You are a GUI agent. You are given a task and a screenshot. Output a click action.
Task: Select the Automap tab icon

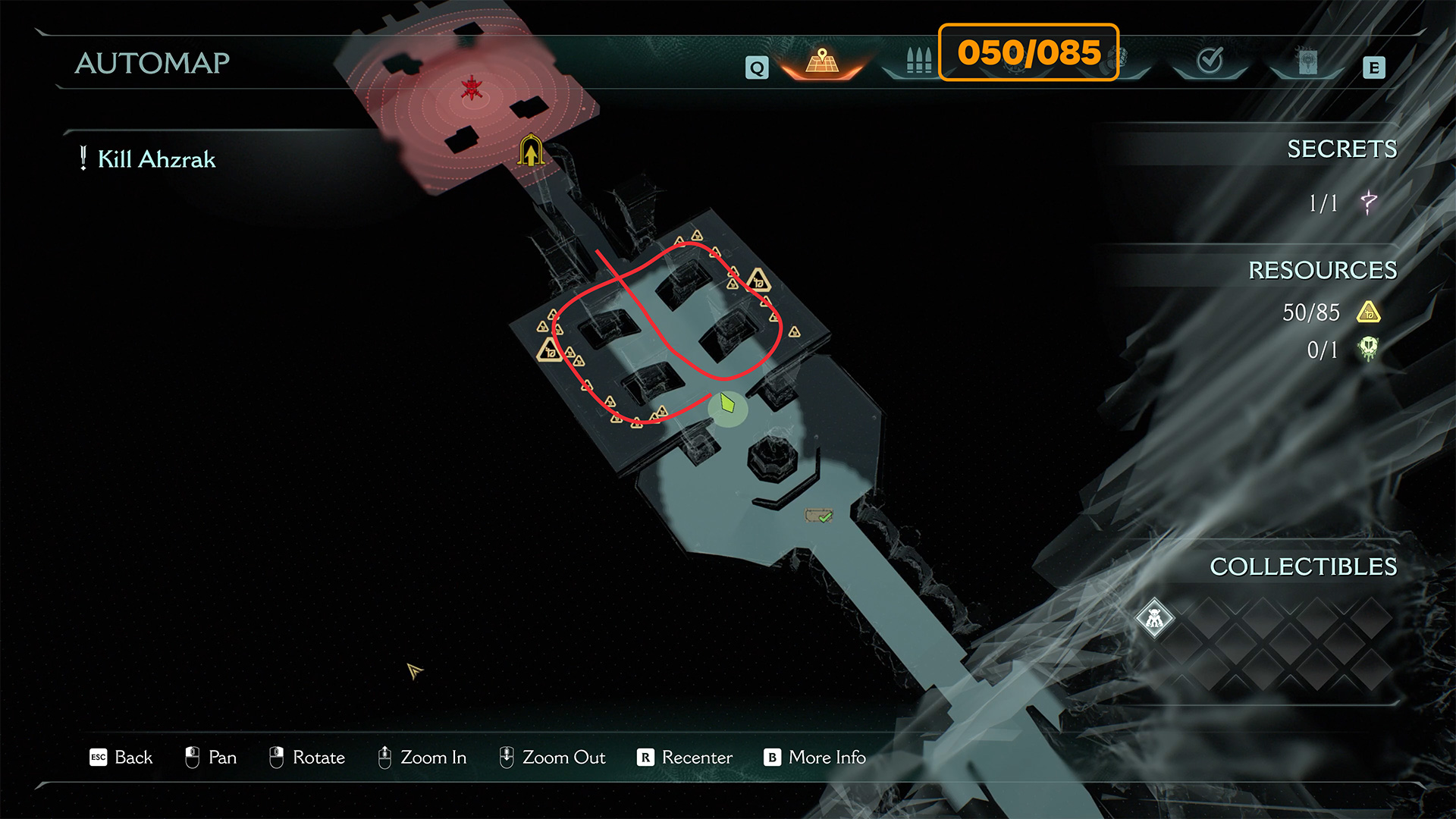click(822, 61)
